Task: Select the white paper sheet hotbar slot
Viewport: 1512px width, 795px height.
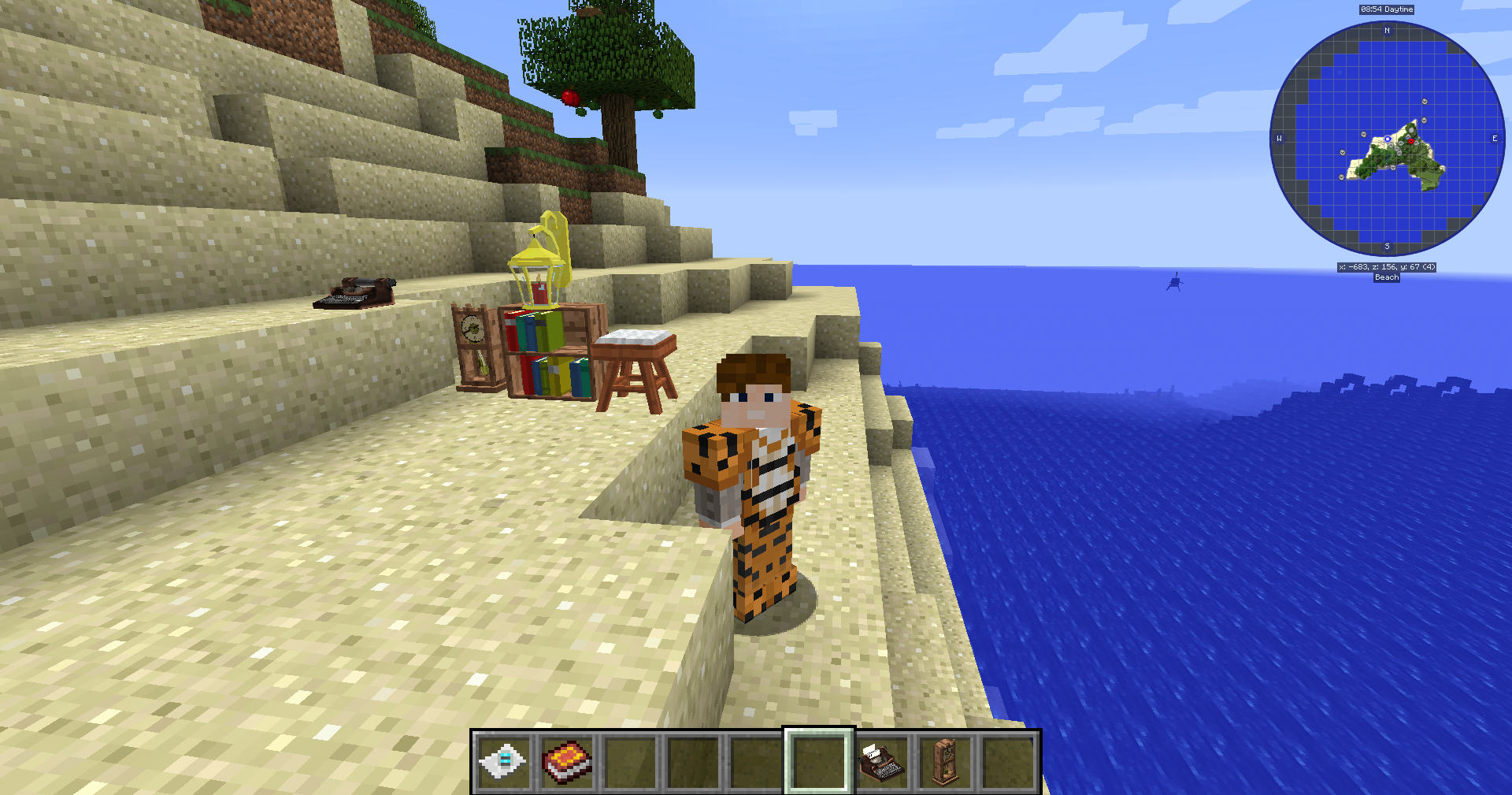Action: 504,761
